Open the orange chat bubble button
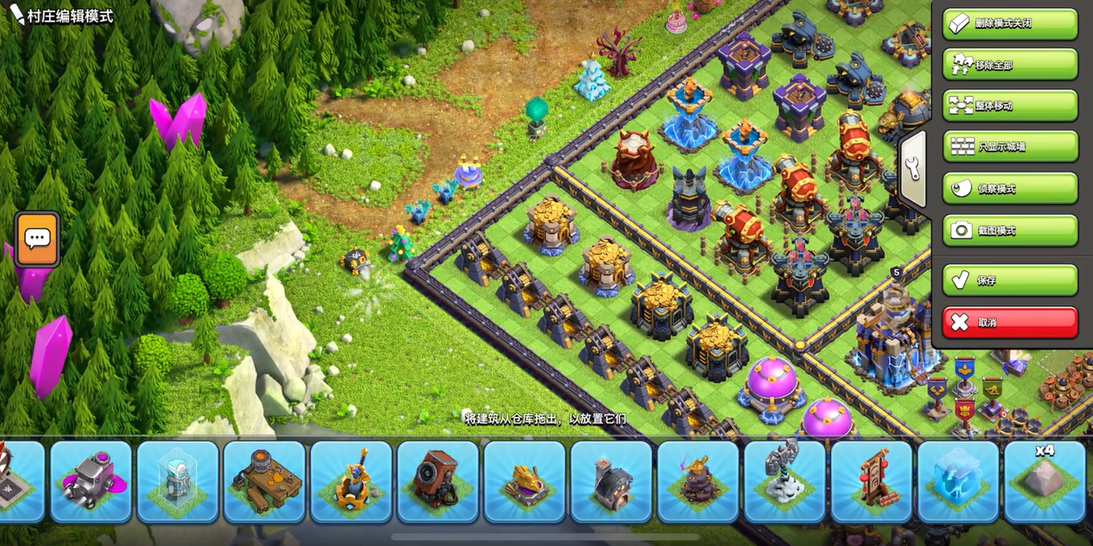This screenshot has height=546, width=1093. (x=38, y=239)
